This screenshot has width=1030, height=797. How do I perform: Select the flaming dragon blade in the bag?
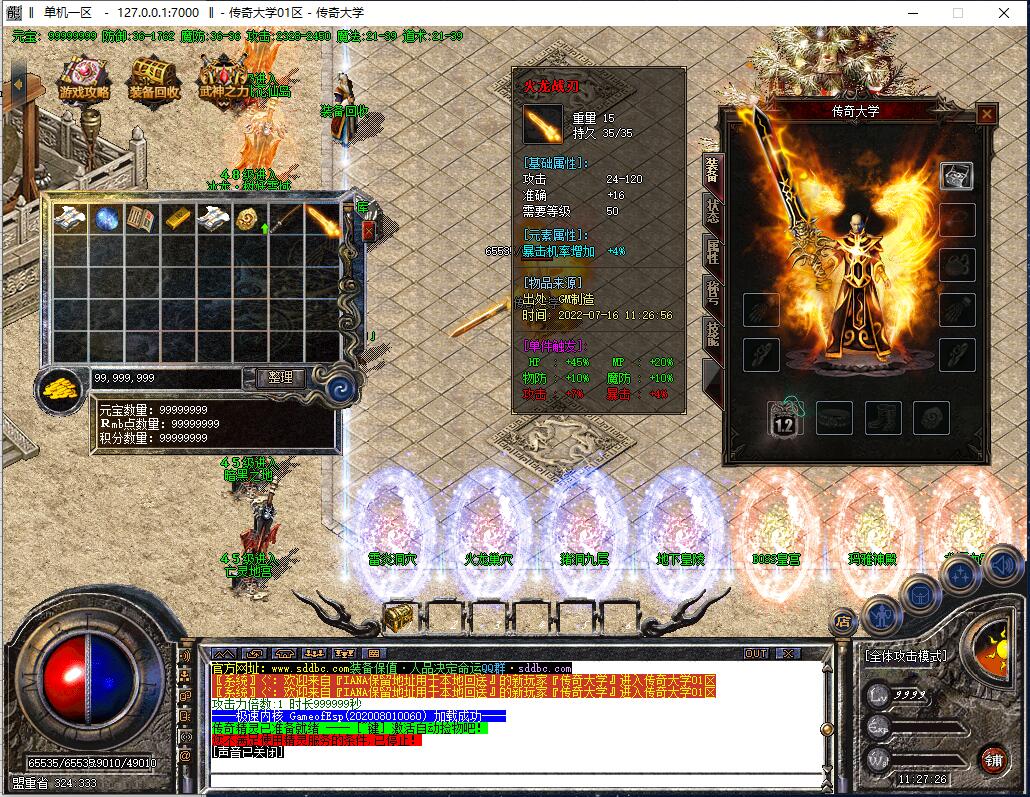pyautogui.click(x=322, y=219)
